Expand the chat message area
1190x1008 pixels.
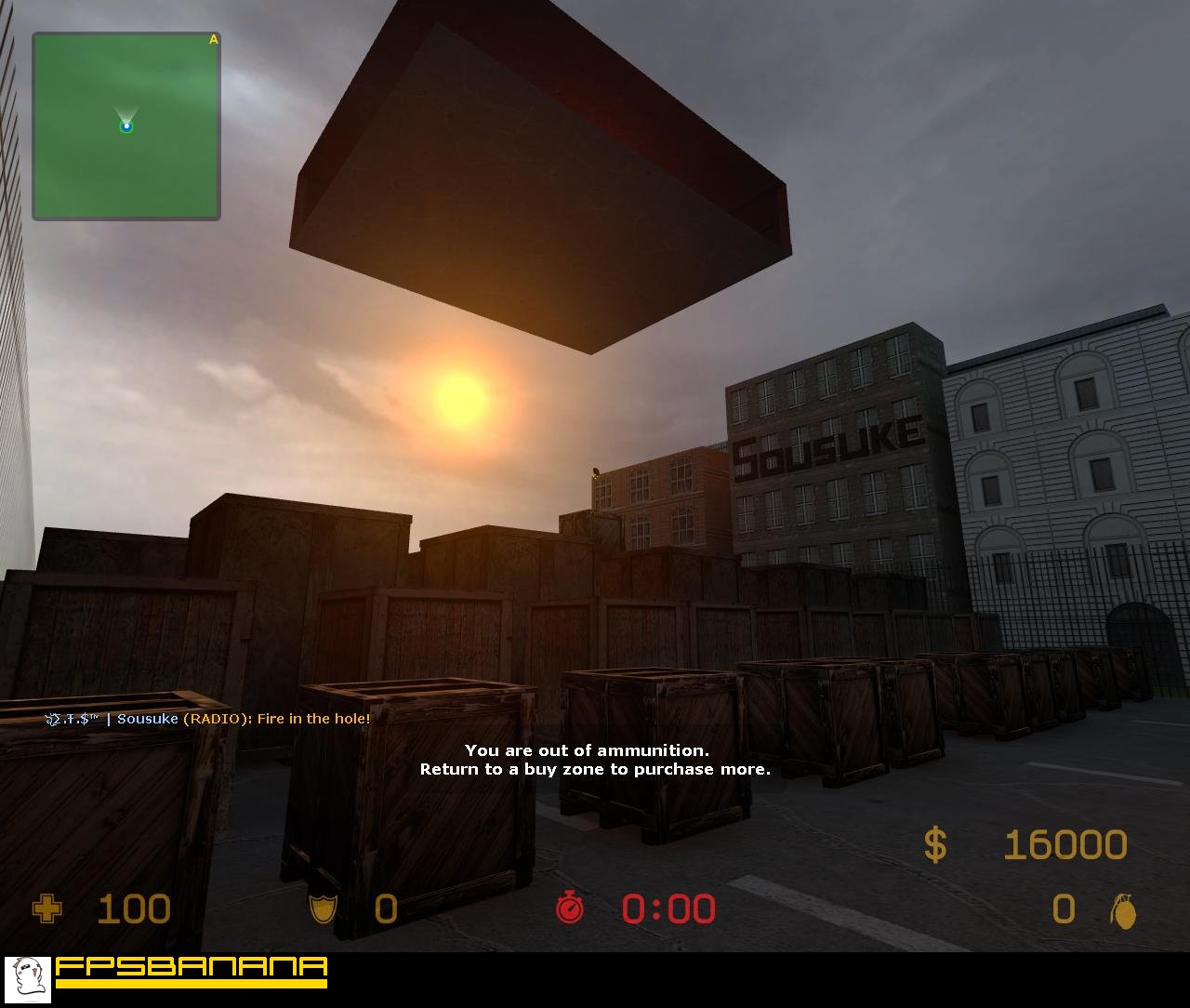[x=206, y=718]
